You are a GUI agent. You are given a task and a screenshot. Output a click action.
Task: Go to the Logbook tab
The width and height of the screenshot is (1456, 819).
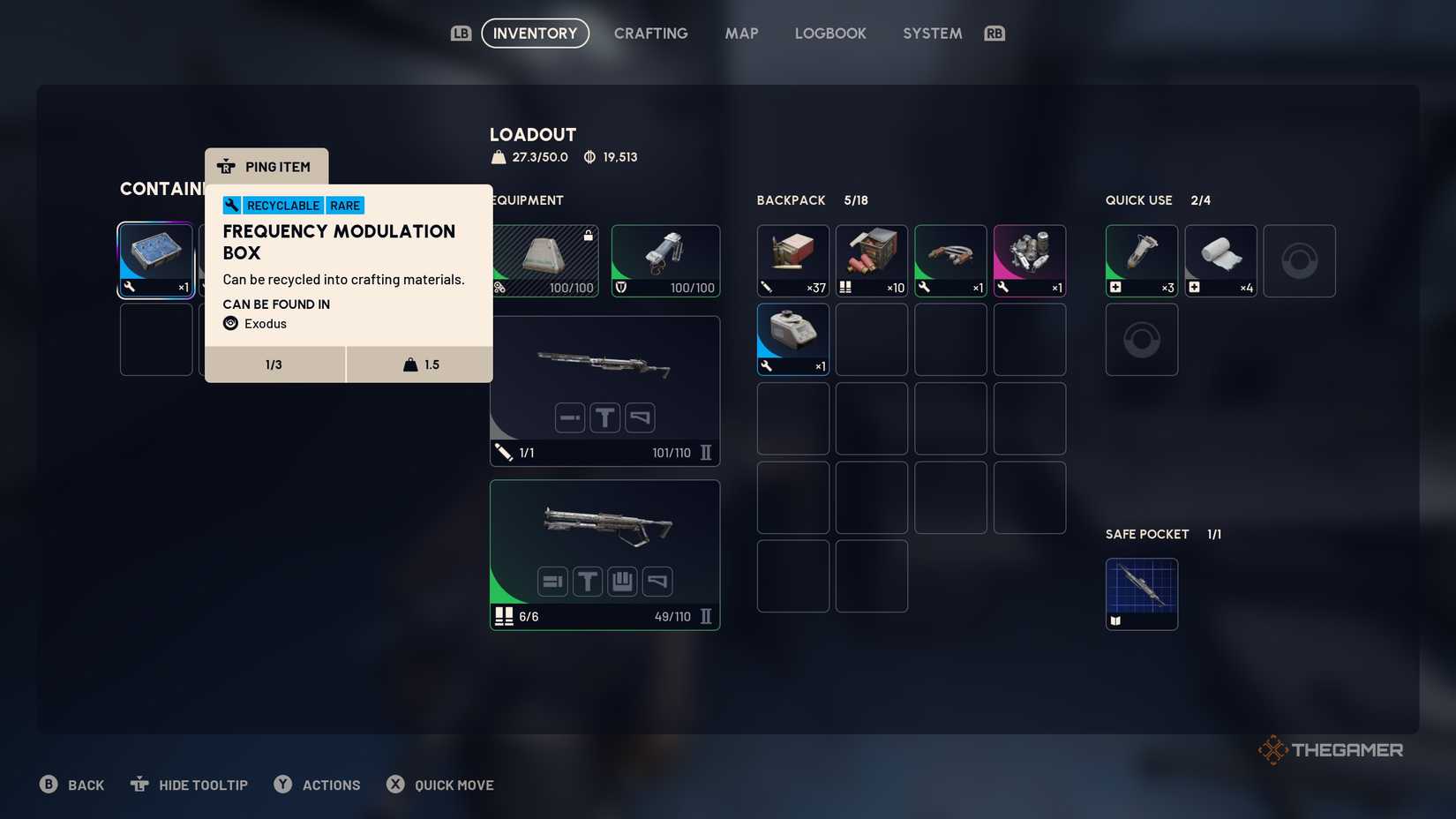(829, 34)
